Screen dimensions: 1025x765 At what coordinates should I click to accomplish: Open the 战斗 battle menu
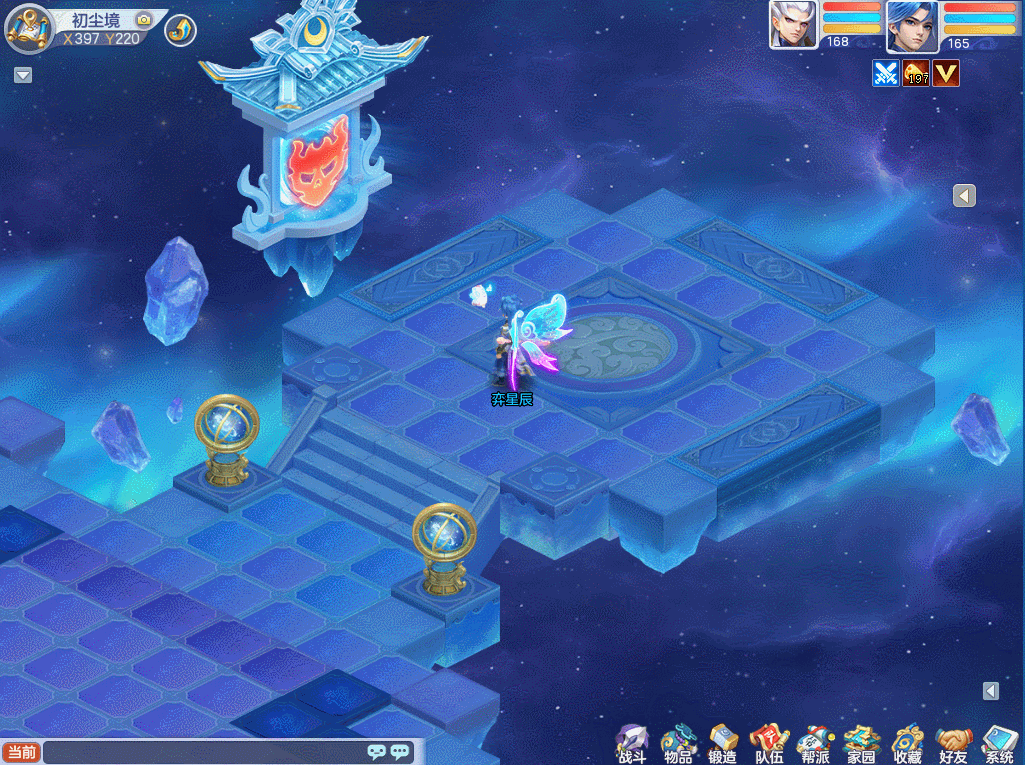(632, 744)
